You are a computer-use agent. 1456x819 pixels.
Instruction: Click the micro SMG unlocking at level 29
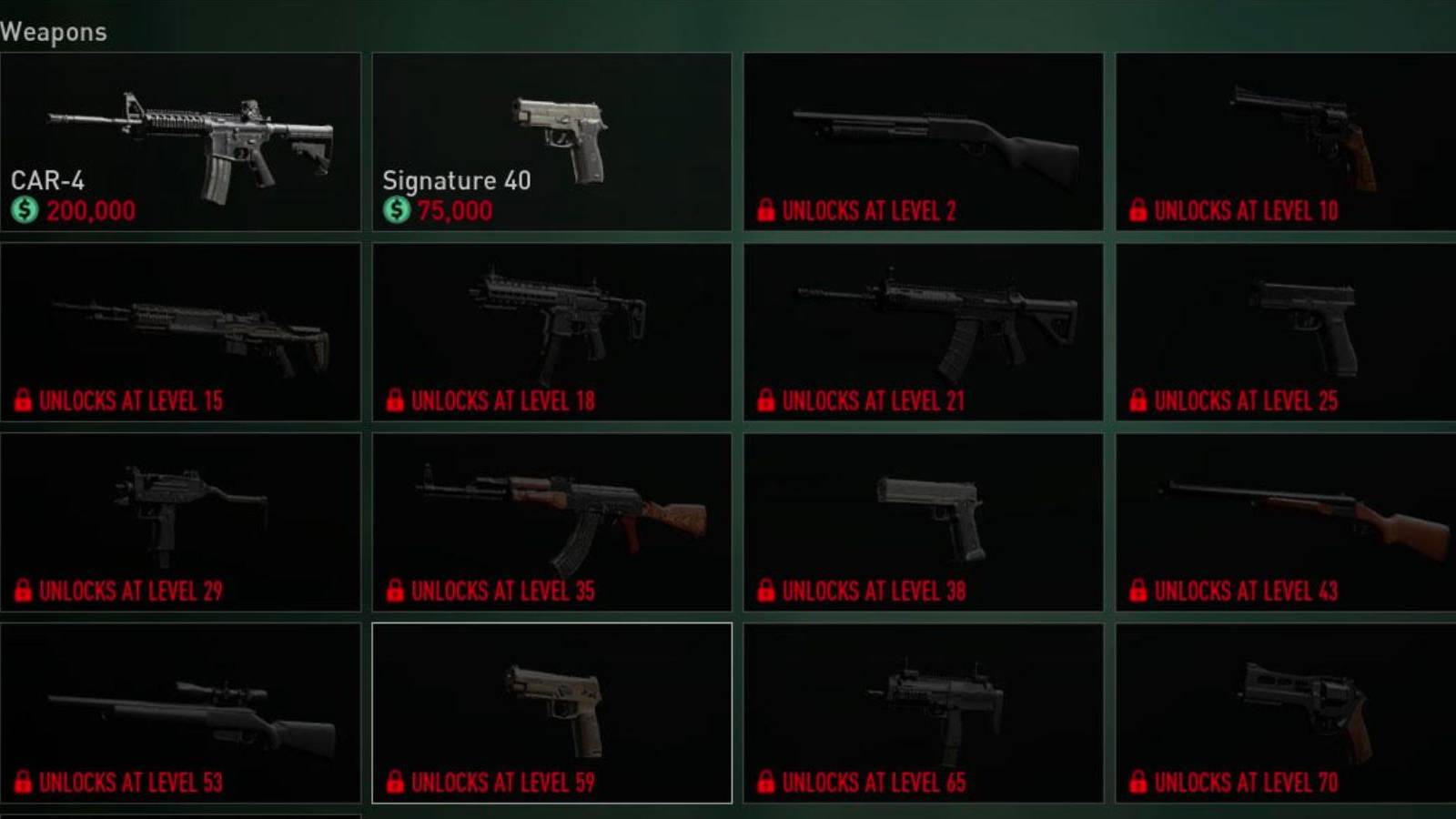(x=182, y=519)
